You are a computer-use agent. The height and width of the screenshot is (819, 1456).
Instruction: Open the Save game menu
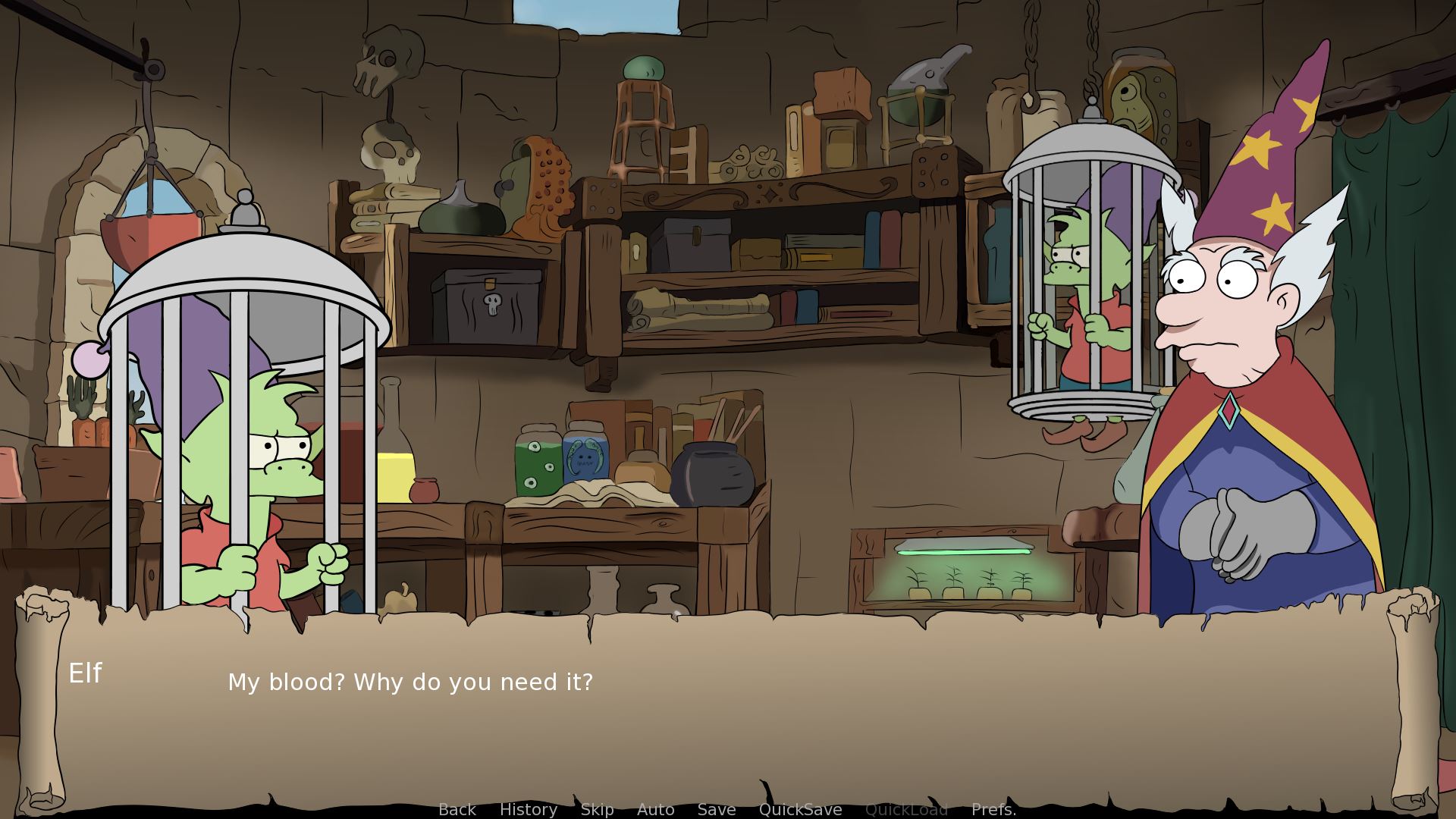coord(717,809)
